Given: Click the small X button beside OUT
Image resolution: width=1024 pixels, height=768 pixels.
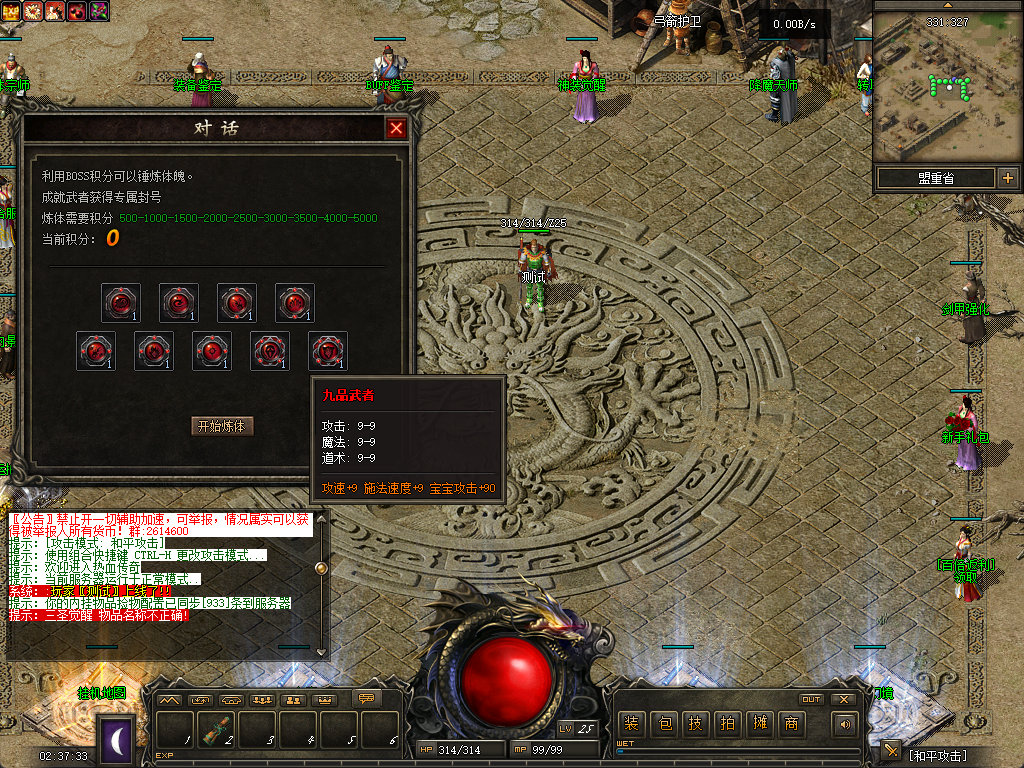Looking at the screenshot, I should point(843,699).
